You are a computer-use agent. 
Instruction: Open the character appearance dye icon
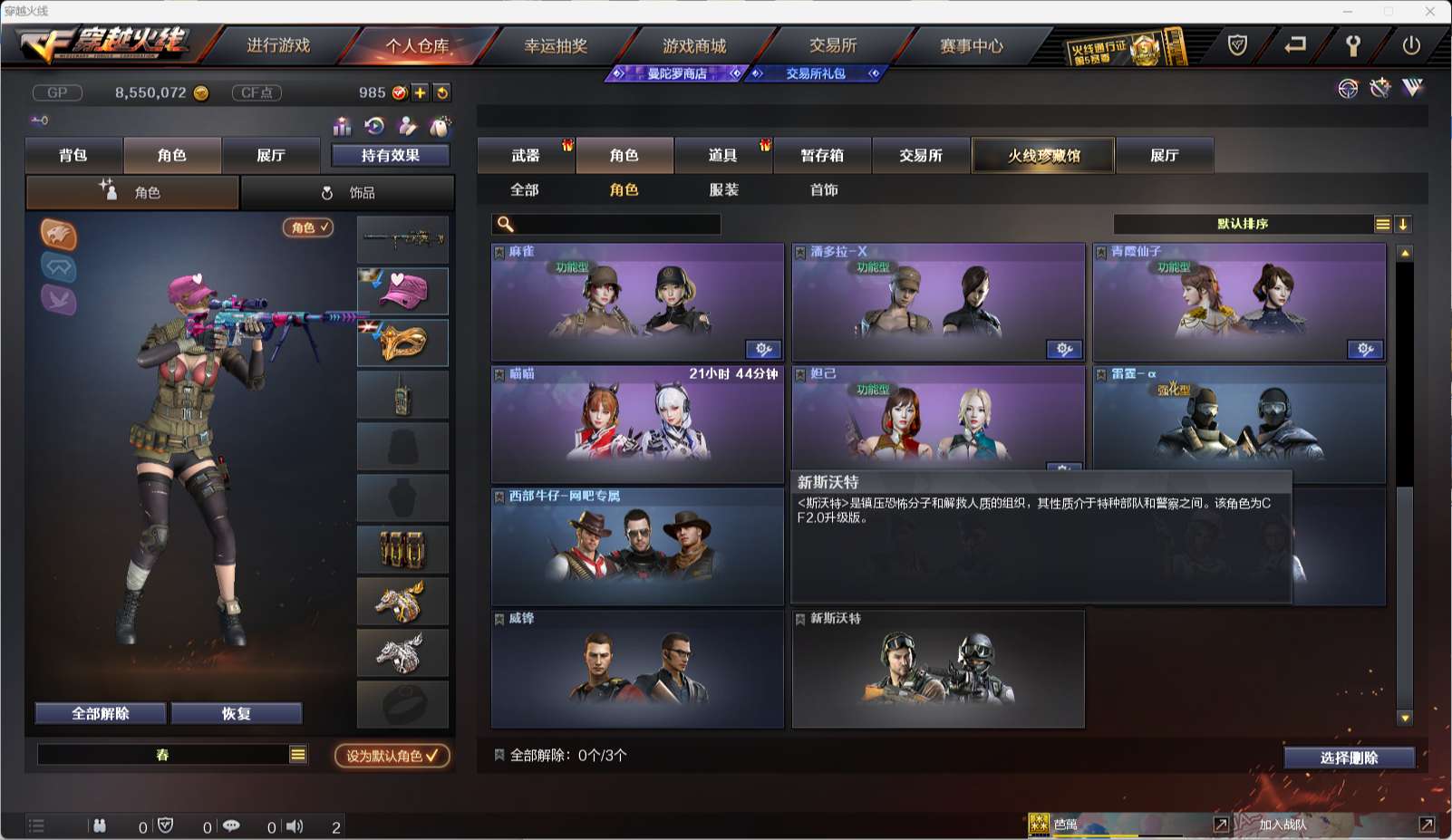coord(408,125)
